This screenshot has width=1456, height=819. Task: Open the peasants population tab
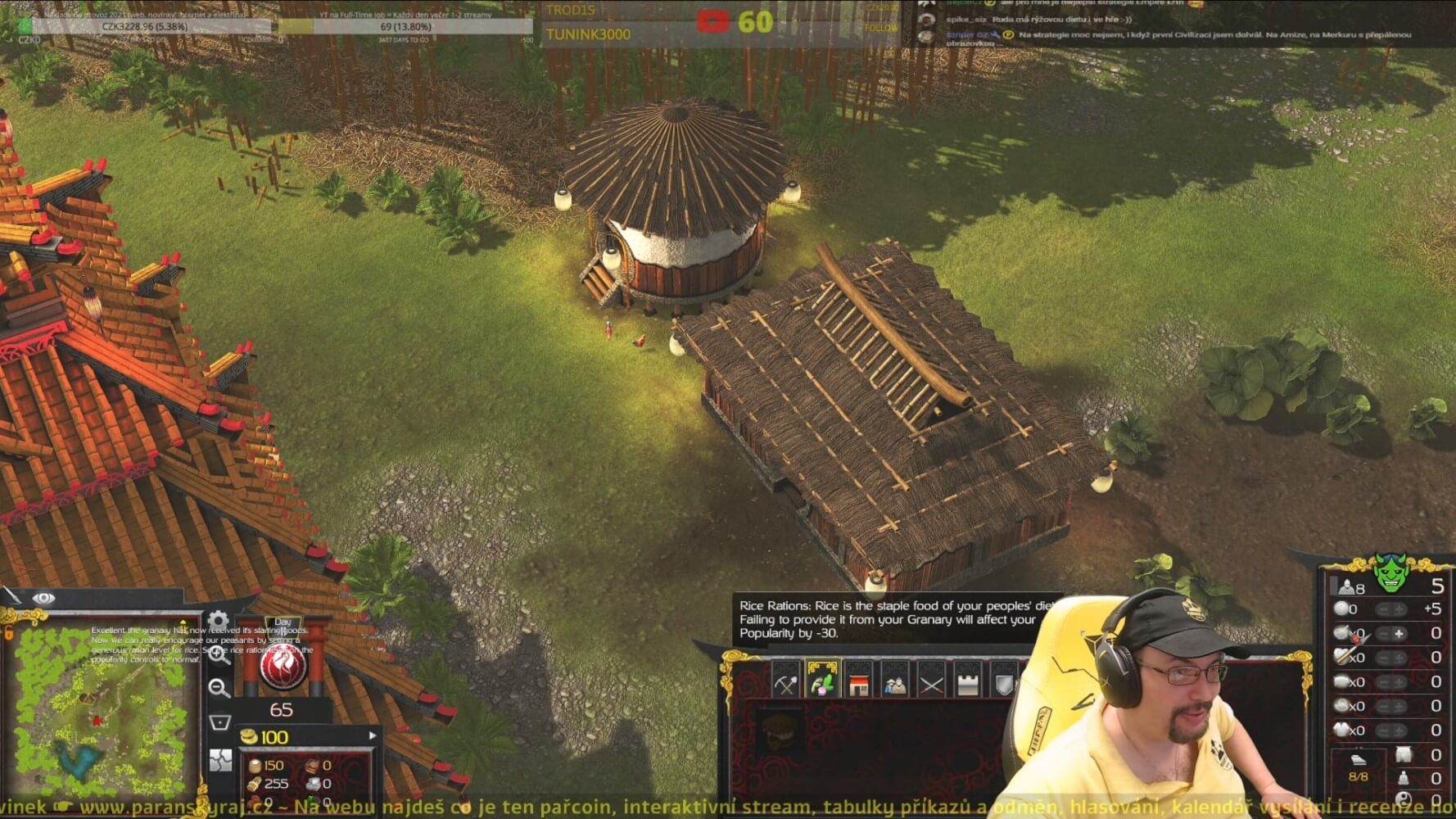pyautogui.click(x=894, y=683)
